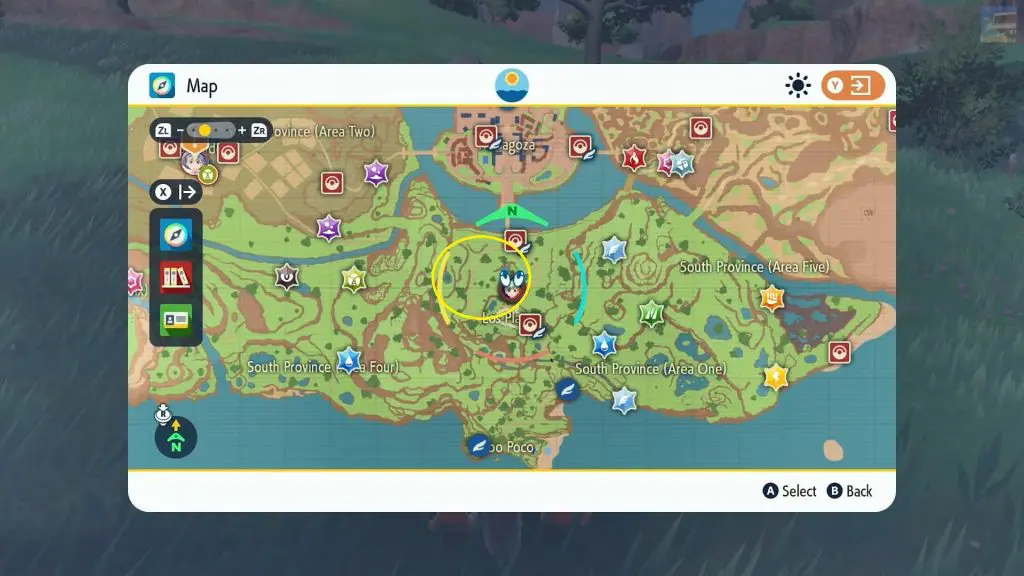Select the red Fire Tera Raid crystal
The width and height of the screenshot is (1024, 576).
tap(634, 158)
